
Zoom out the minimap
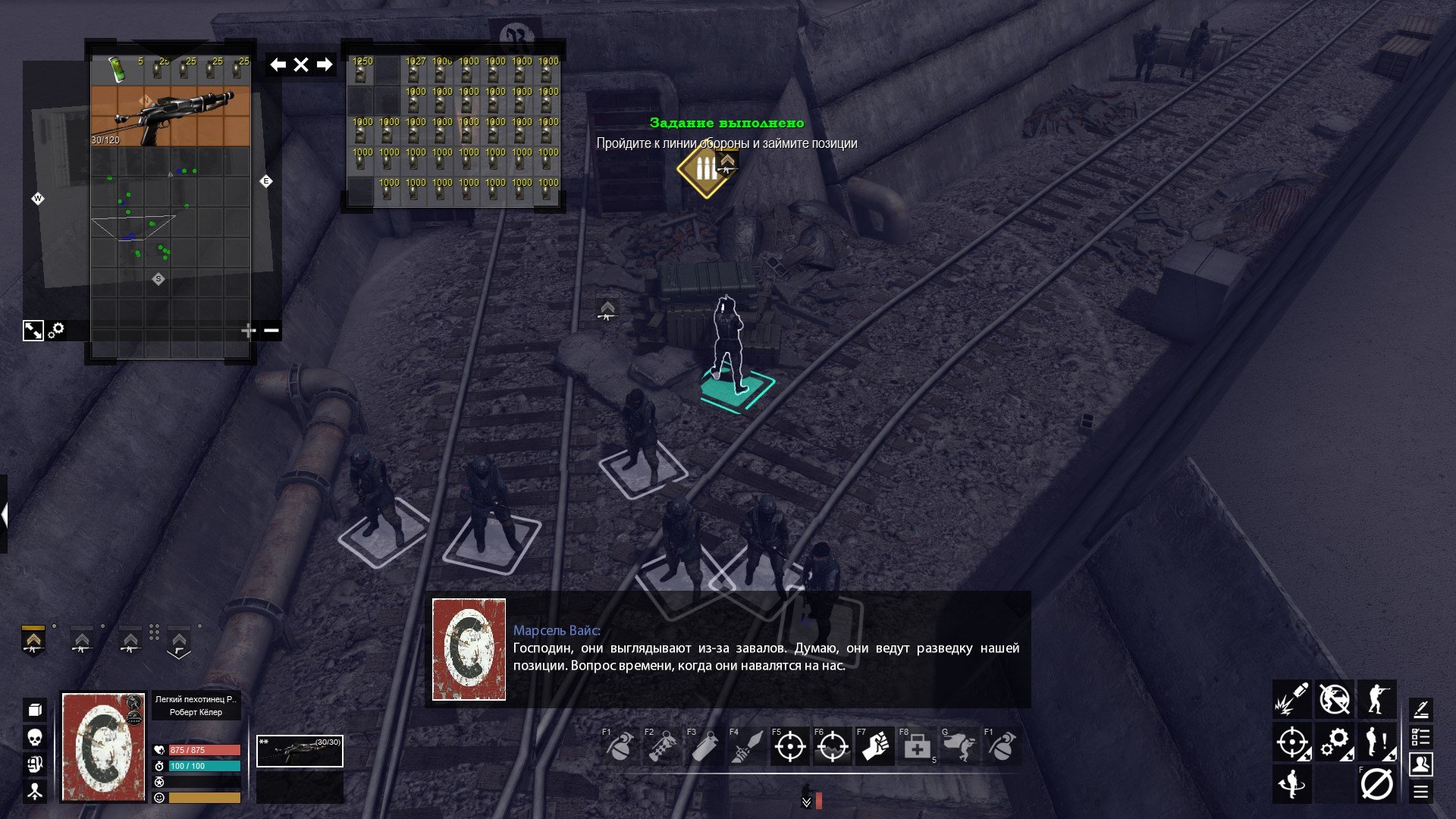click(x=271, y=331)
